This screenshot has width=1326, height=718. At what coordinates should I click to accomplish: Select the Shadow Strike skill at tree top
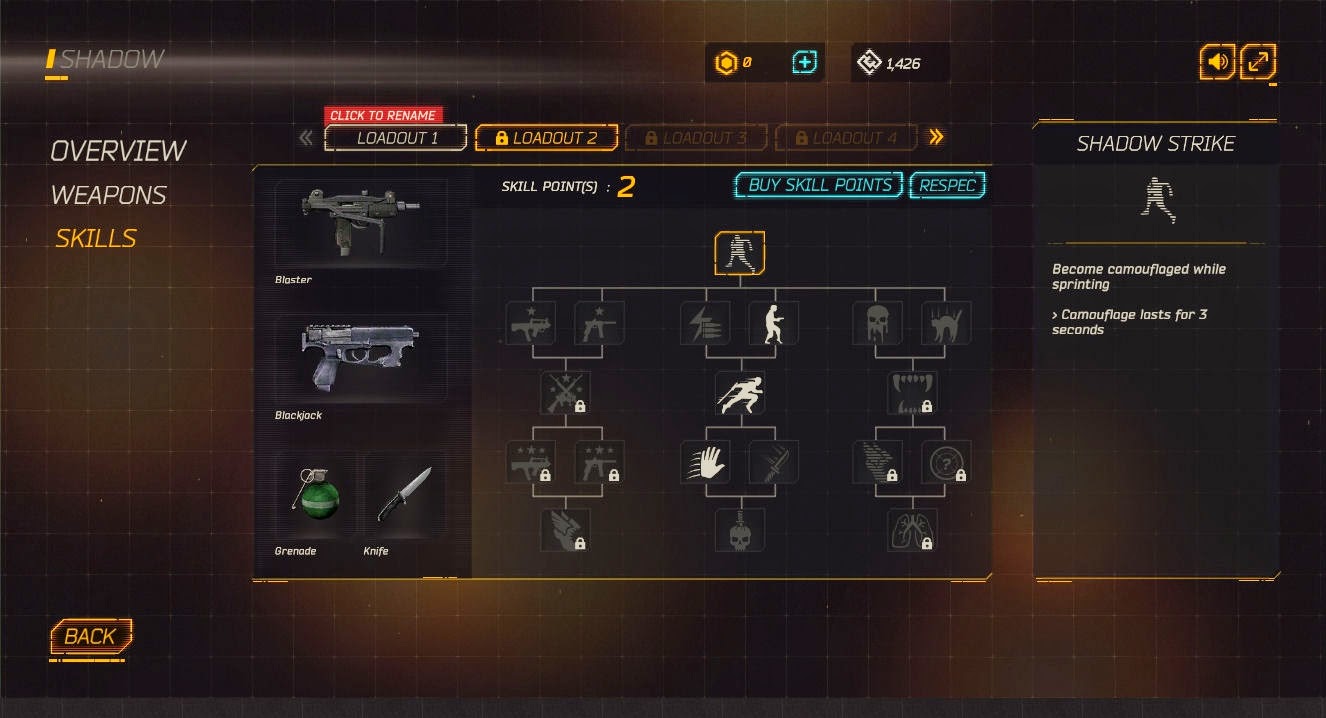(740, 253)
